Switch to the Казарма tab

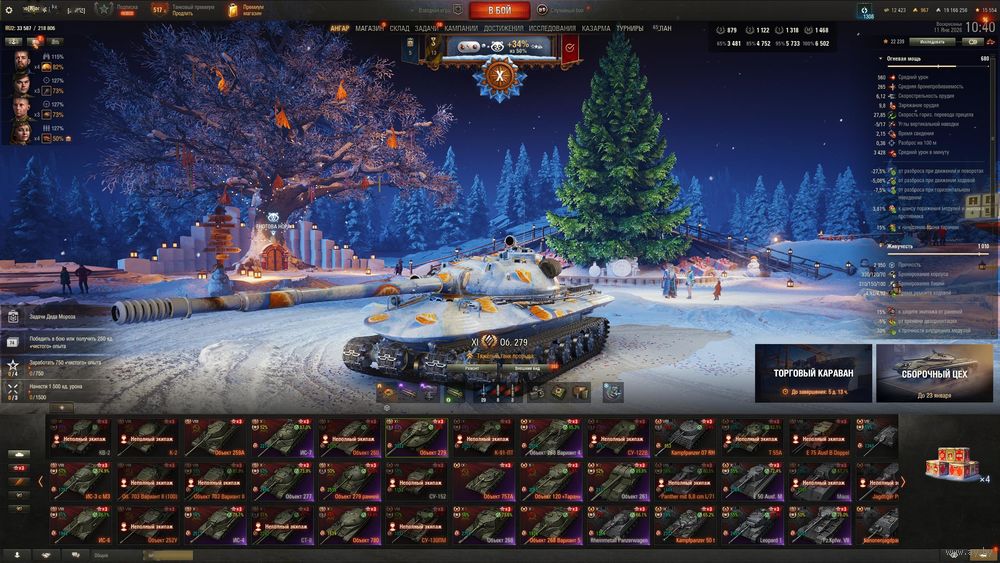596,29
